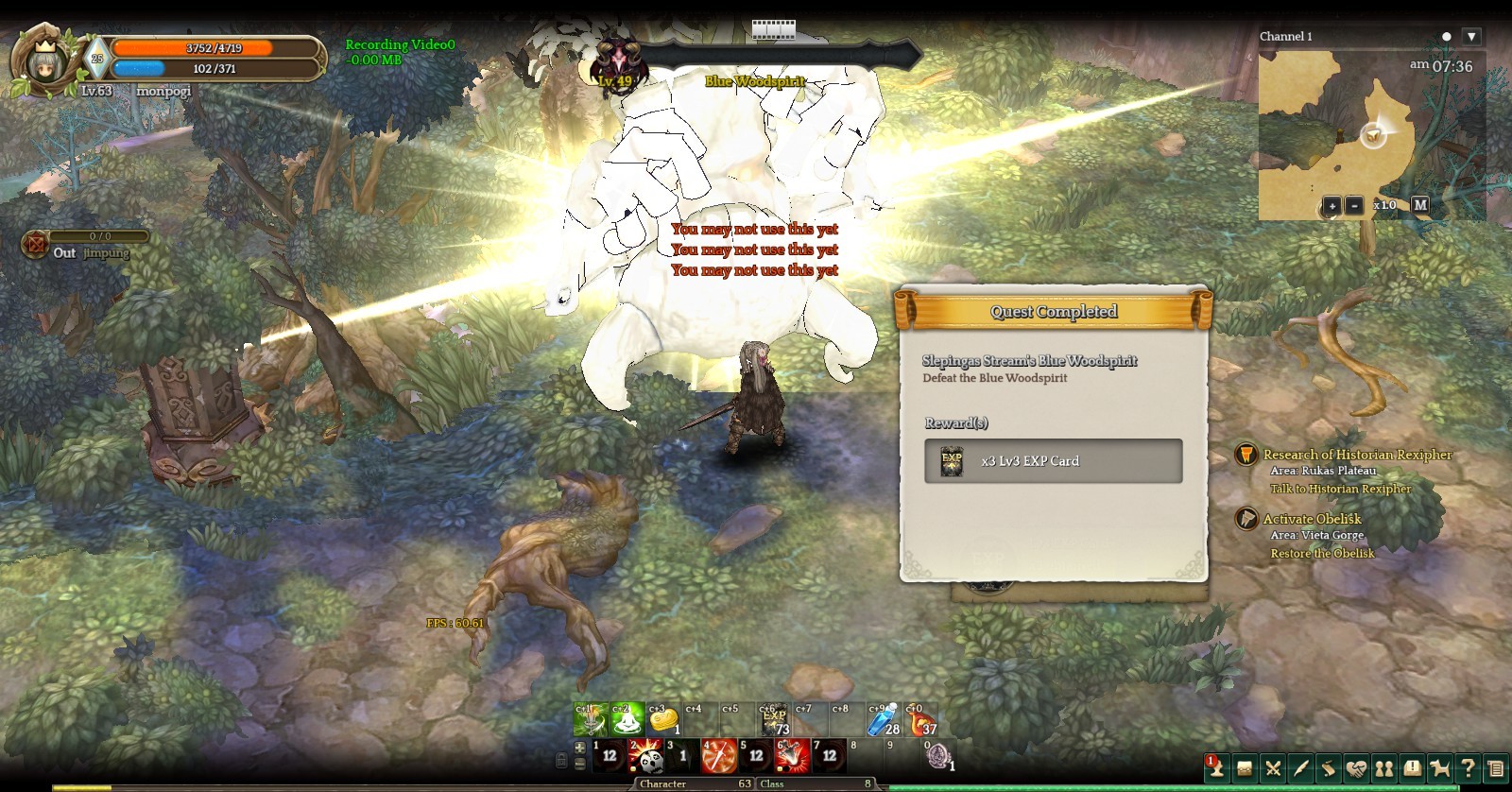Select the x3 Lv3 EXP Card reward
1512x792 pixels.
pos(1053,461)
